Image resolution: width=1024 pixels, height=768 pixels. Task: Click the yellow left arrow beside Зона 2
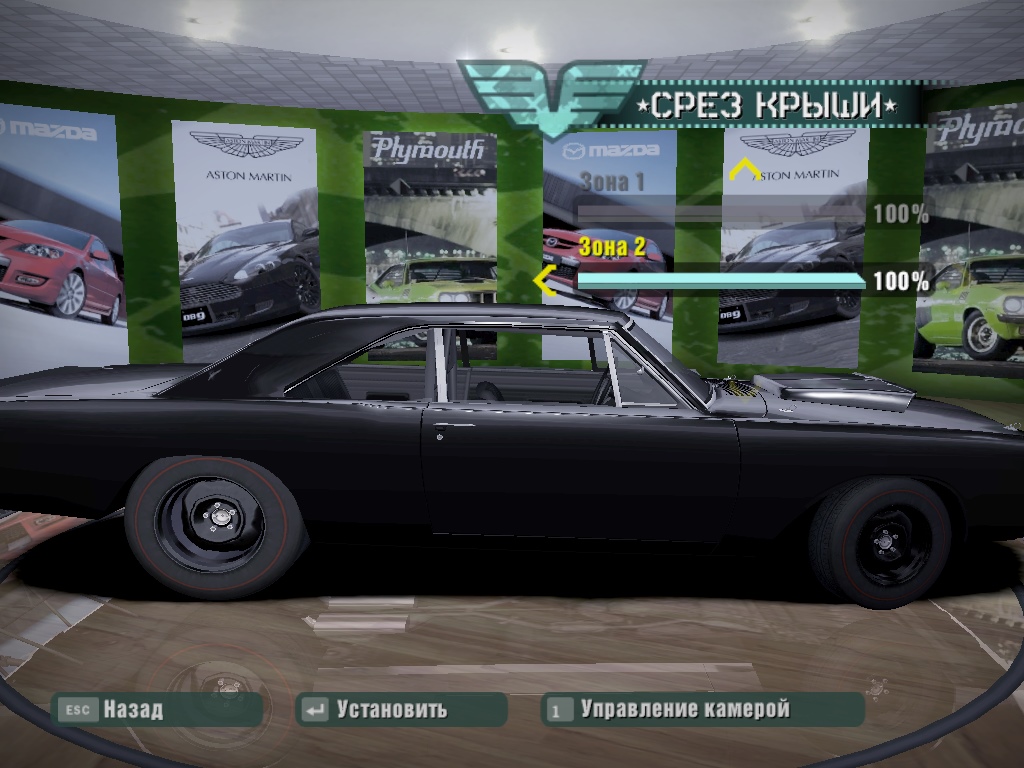pyautogui.click(x=545, y=281)
